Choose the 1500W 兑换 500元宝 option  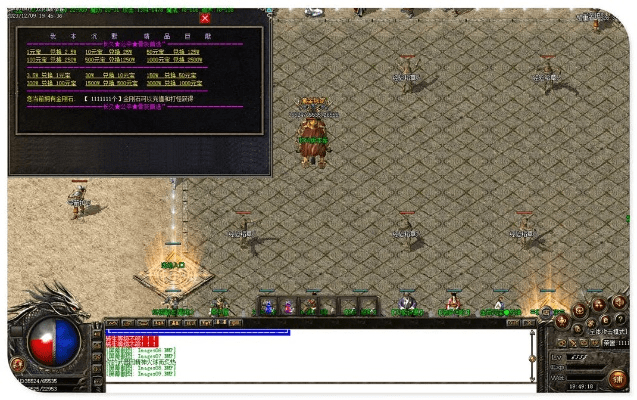pyautogui.click(x=109, y=82)
